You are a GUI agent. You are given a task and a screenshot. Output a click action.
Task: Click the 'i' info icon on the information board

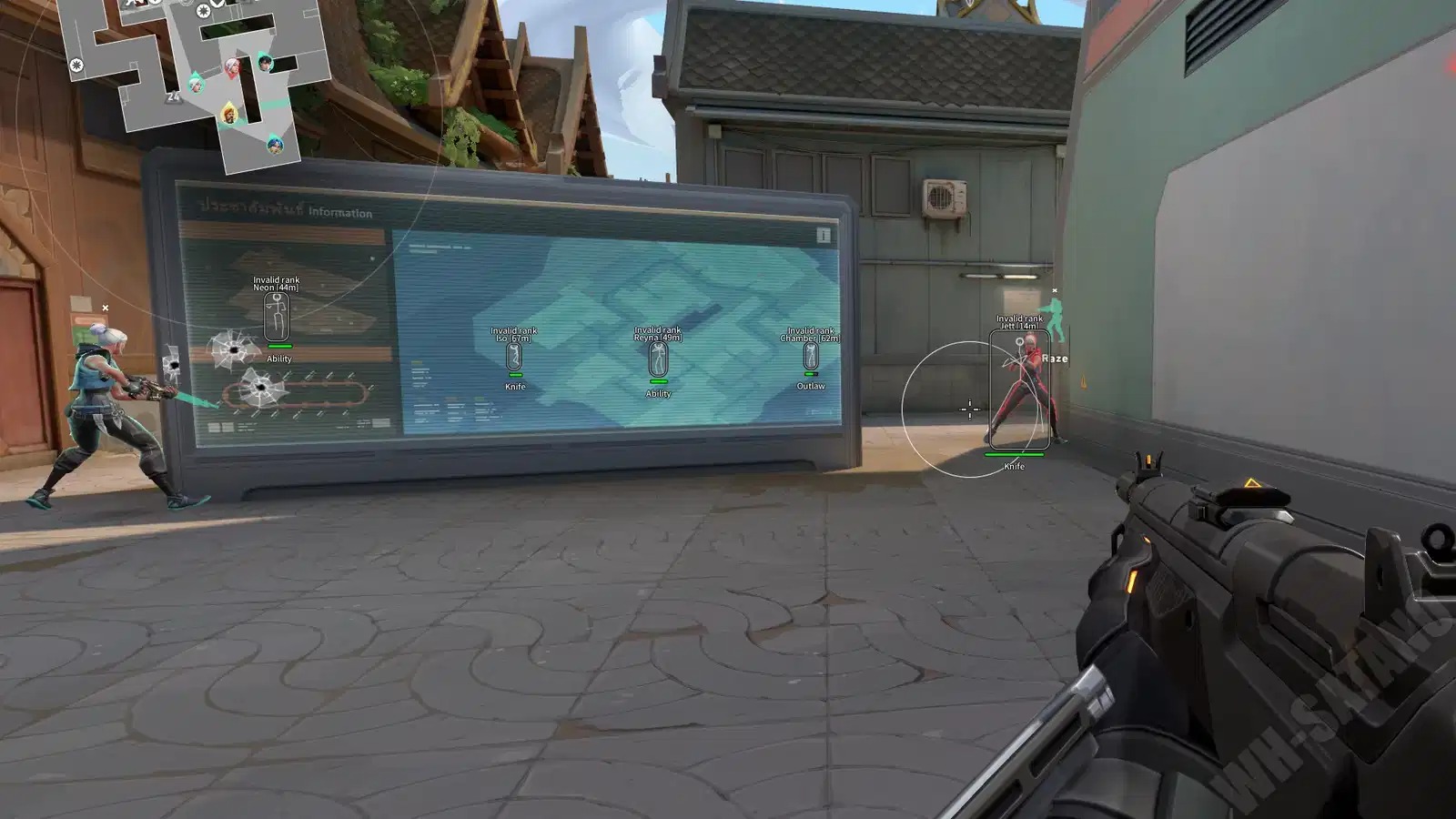click(x=824, y=236)
